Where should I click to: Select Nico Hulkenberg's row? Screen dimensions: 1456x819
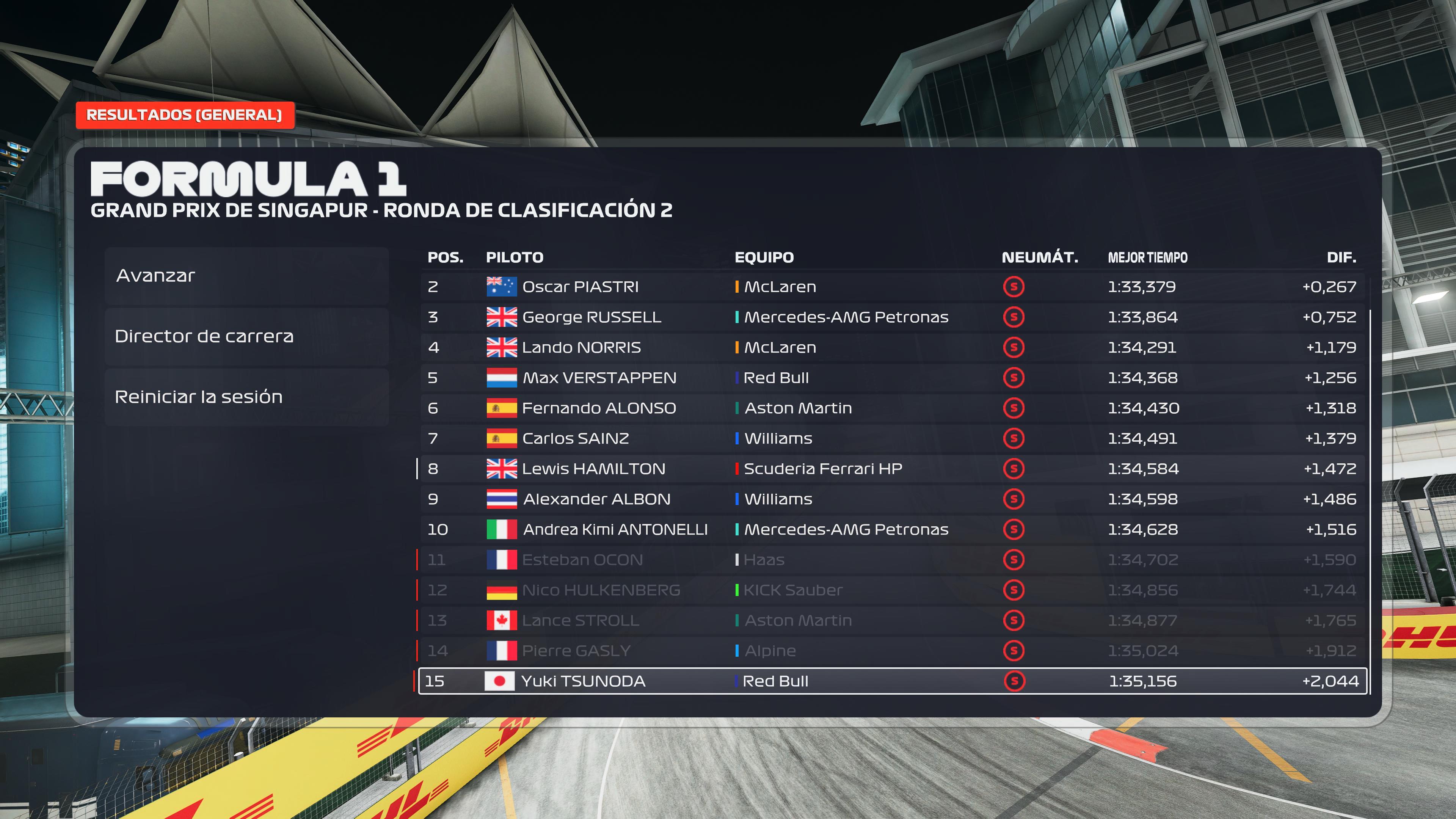click(892, 590)
